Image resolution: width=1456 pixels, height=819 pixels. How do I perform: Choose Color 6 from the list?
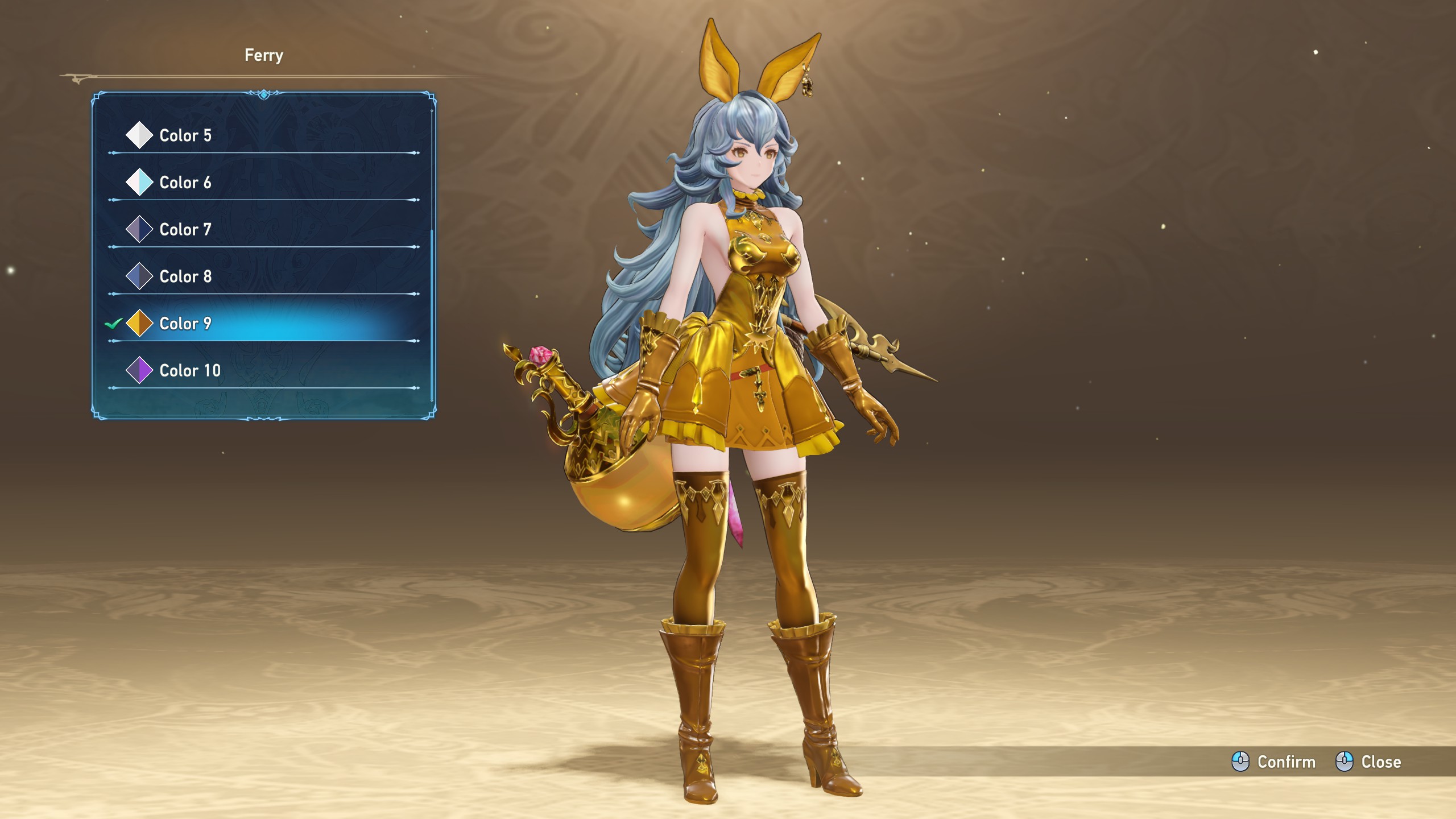click(185, 183)
